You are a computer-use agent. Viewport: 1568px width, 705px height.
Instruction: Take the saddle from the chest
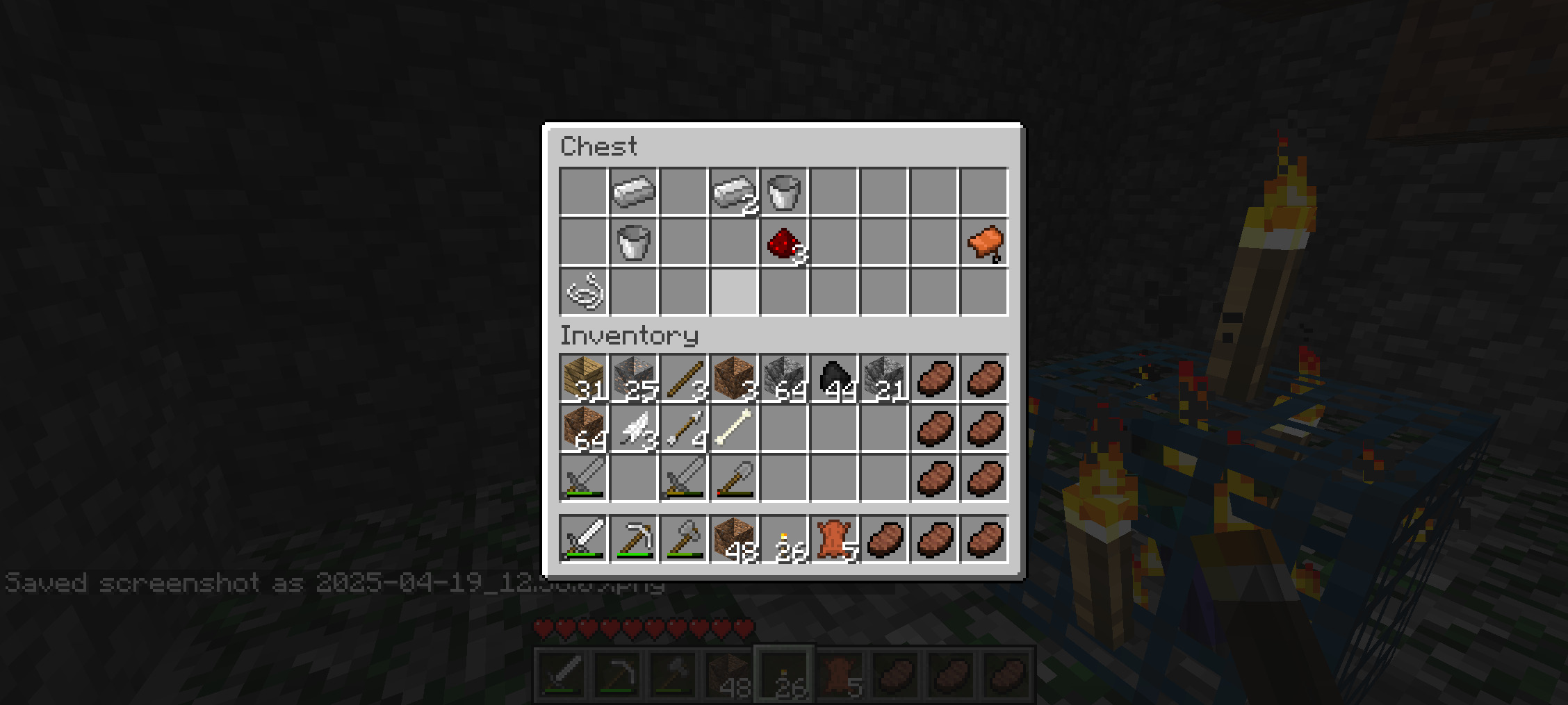point(984,242)
